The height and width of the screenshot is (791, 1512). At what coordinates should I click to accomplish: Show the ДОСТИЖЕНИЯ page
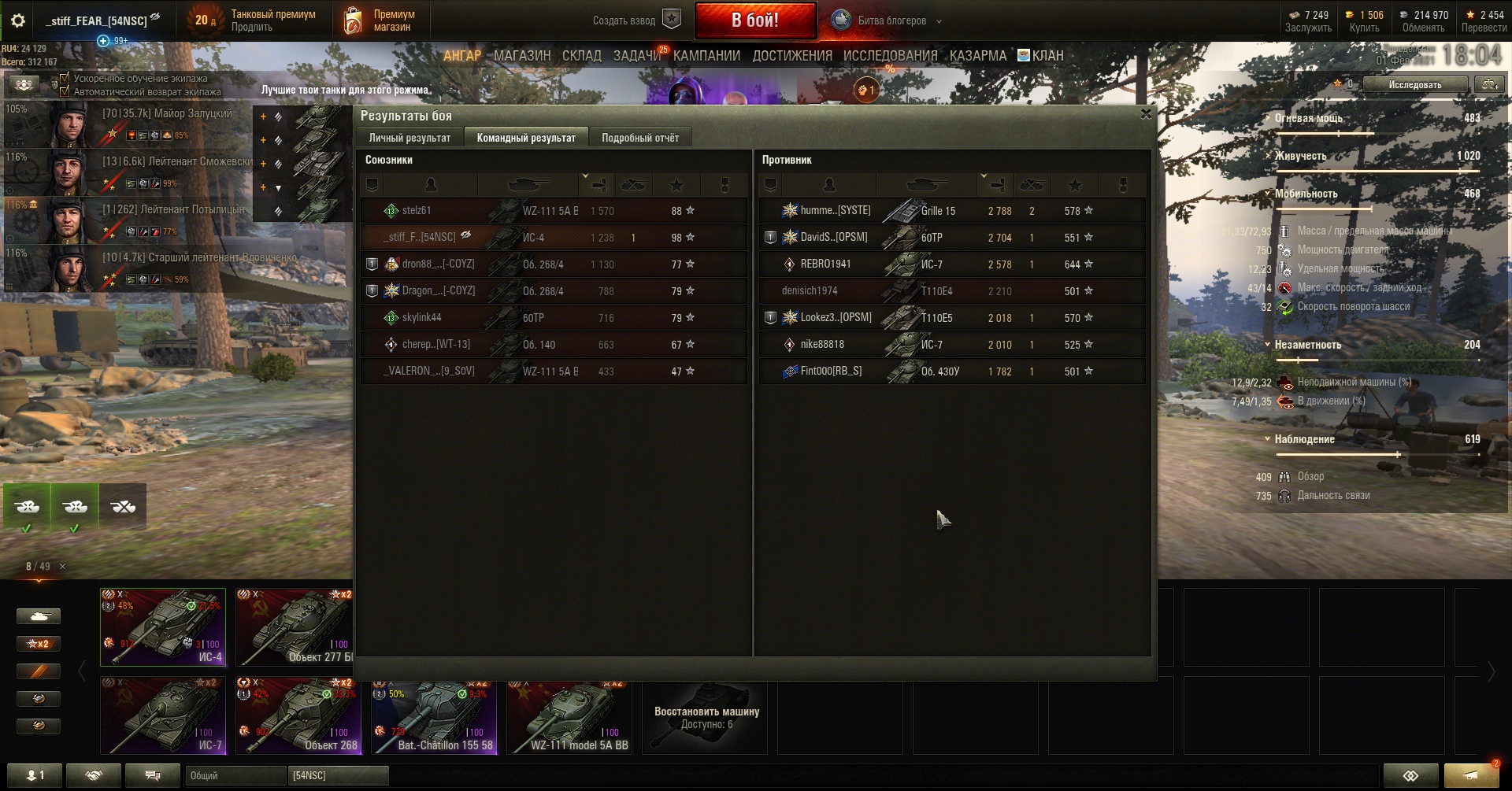[791, 56]
